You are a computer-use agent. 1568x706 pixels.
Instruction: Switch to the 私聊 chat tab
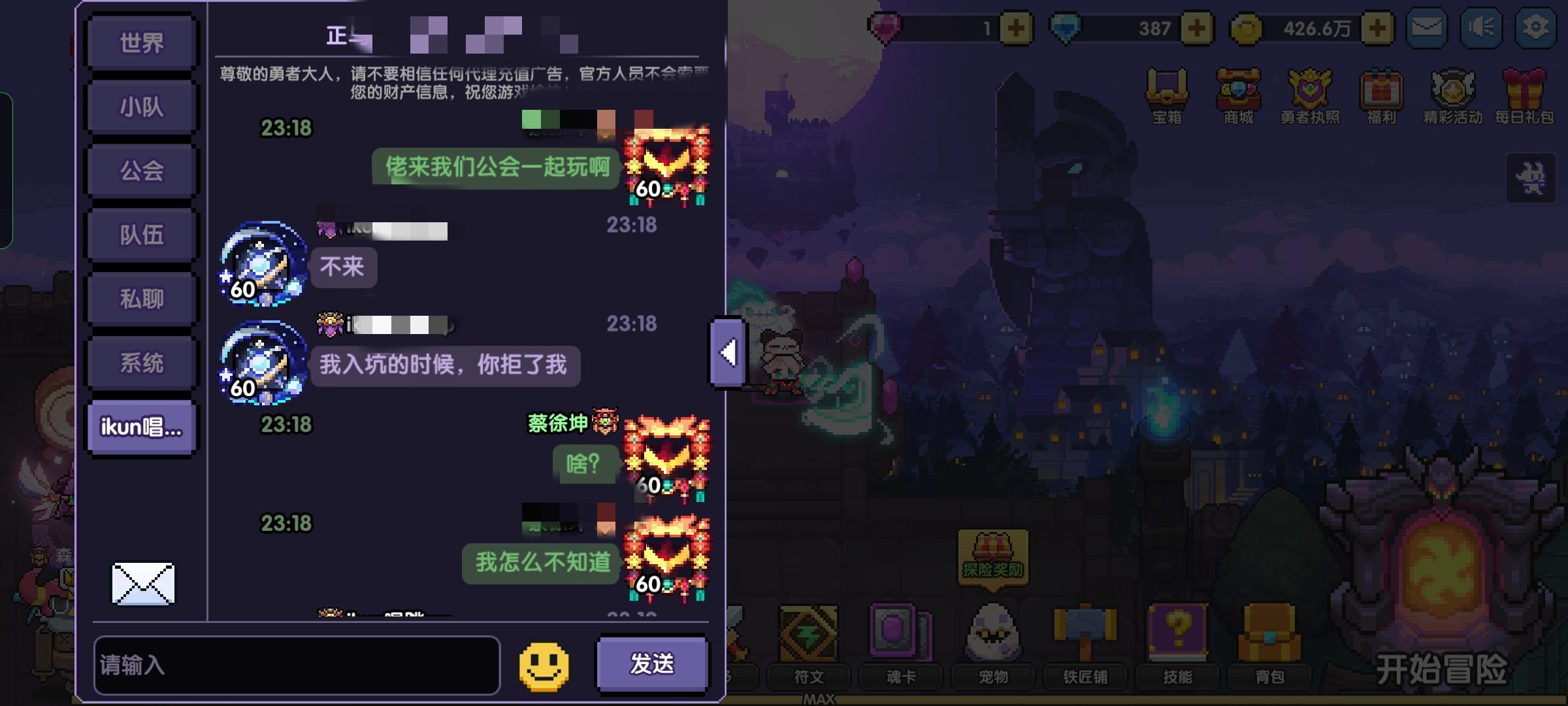tap(141, 298)
